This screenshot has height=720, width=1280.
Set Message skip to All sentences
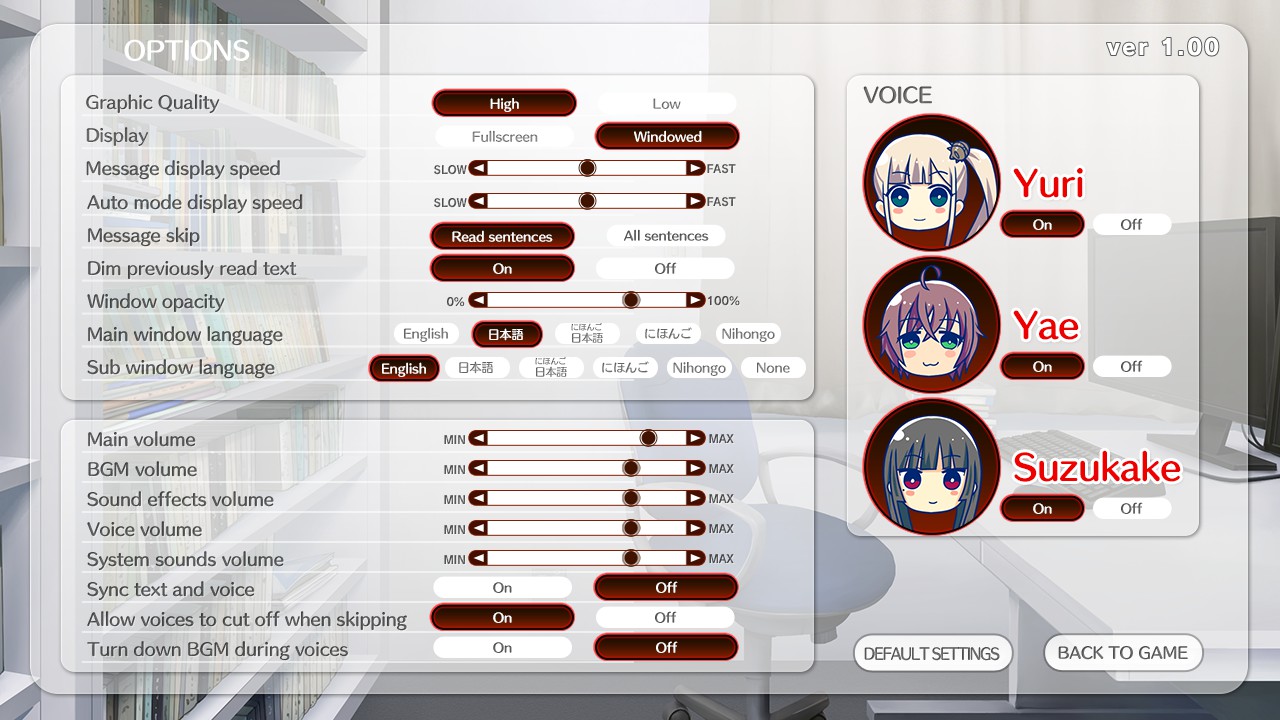pyautogui.click(x=665, y=235)
